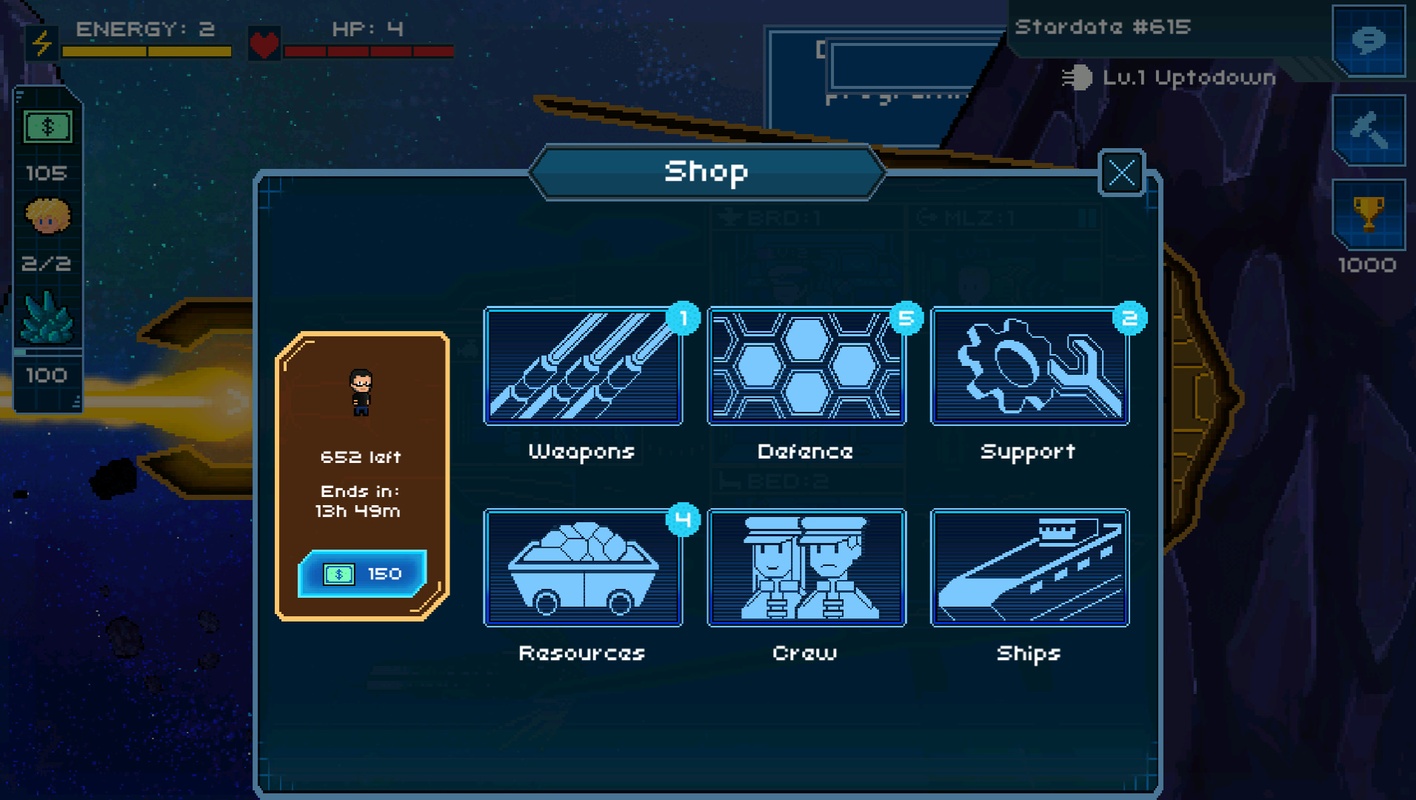Show the trophy rankings
This screenshot has width=1416, height=800.
[x=1368, y=216]
